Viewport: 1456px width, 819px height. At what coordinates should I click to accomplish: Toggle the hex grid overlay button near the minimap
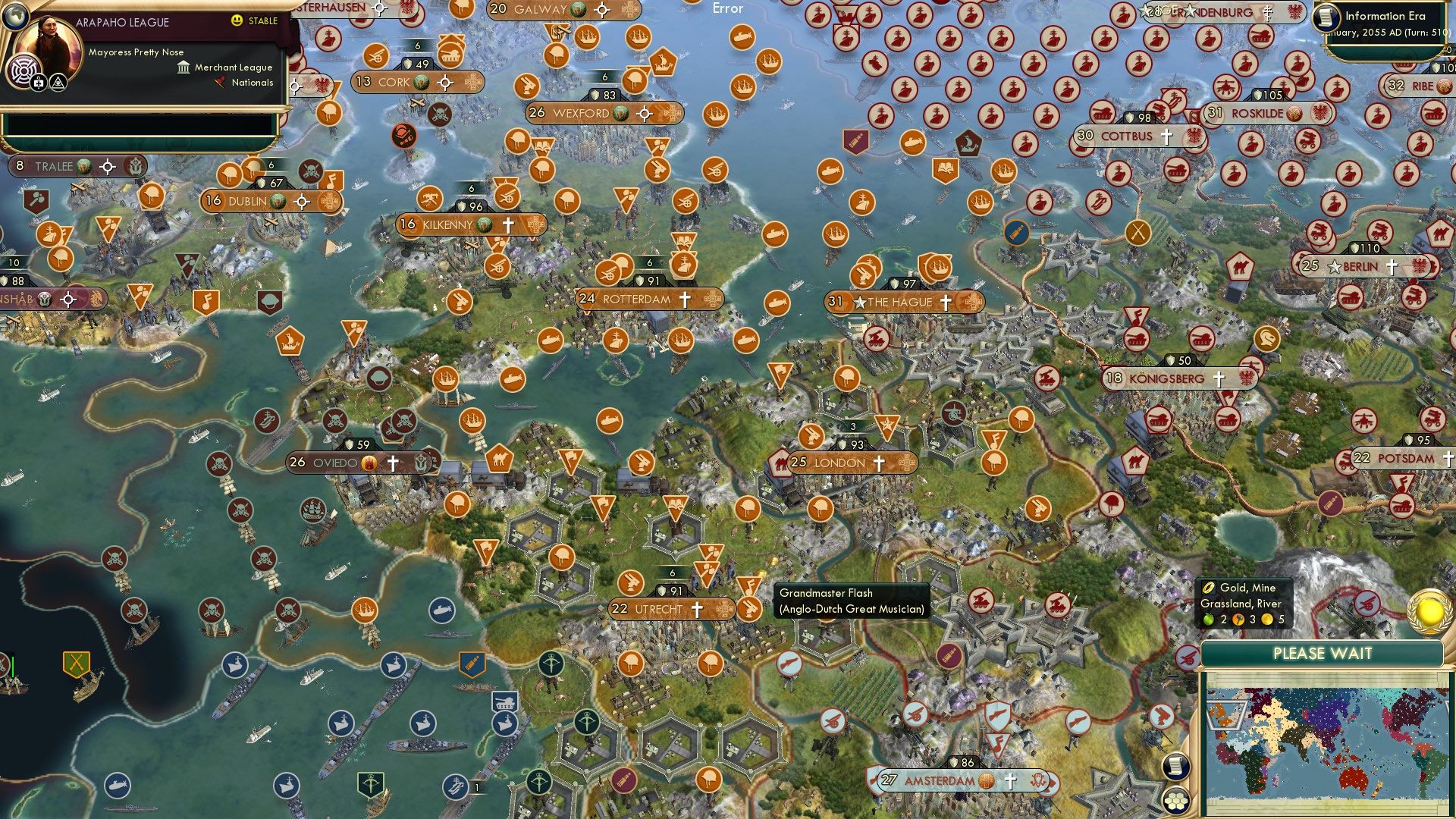tap(1175, 802)
